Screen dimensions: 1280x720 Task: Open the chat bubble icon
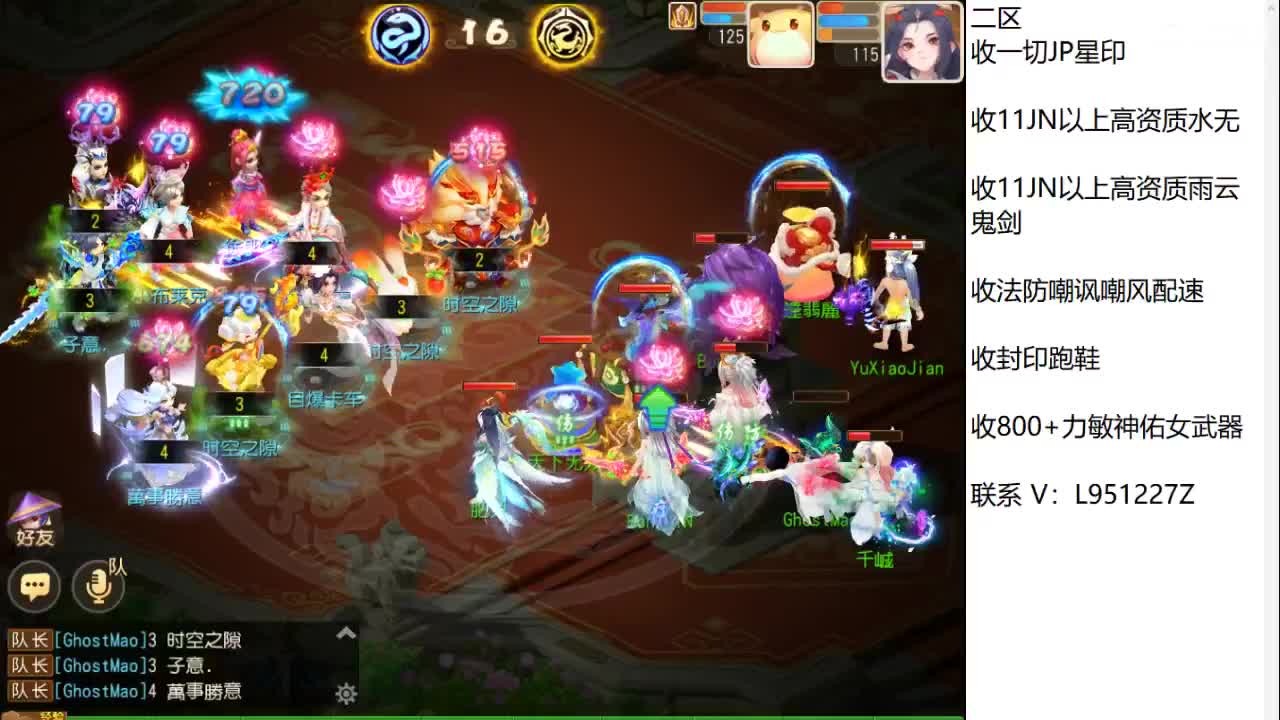[x=35, y=587]
